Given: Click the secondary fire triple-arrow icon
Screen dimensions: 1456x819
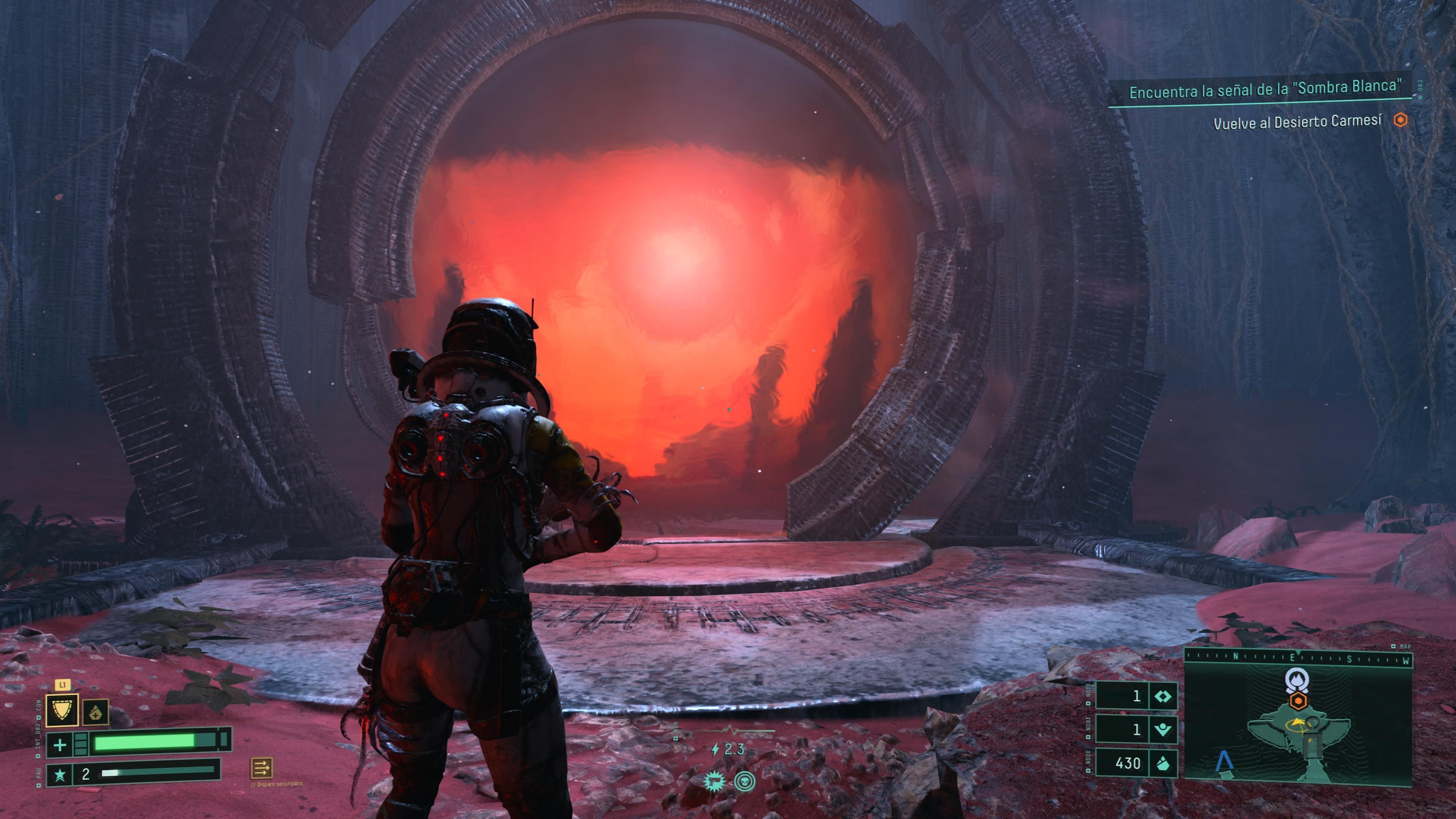Looking at the screenshot, I should 261,767.
